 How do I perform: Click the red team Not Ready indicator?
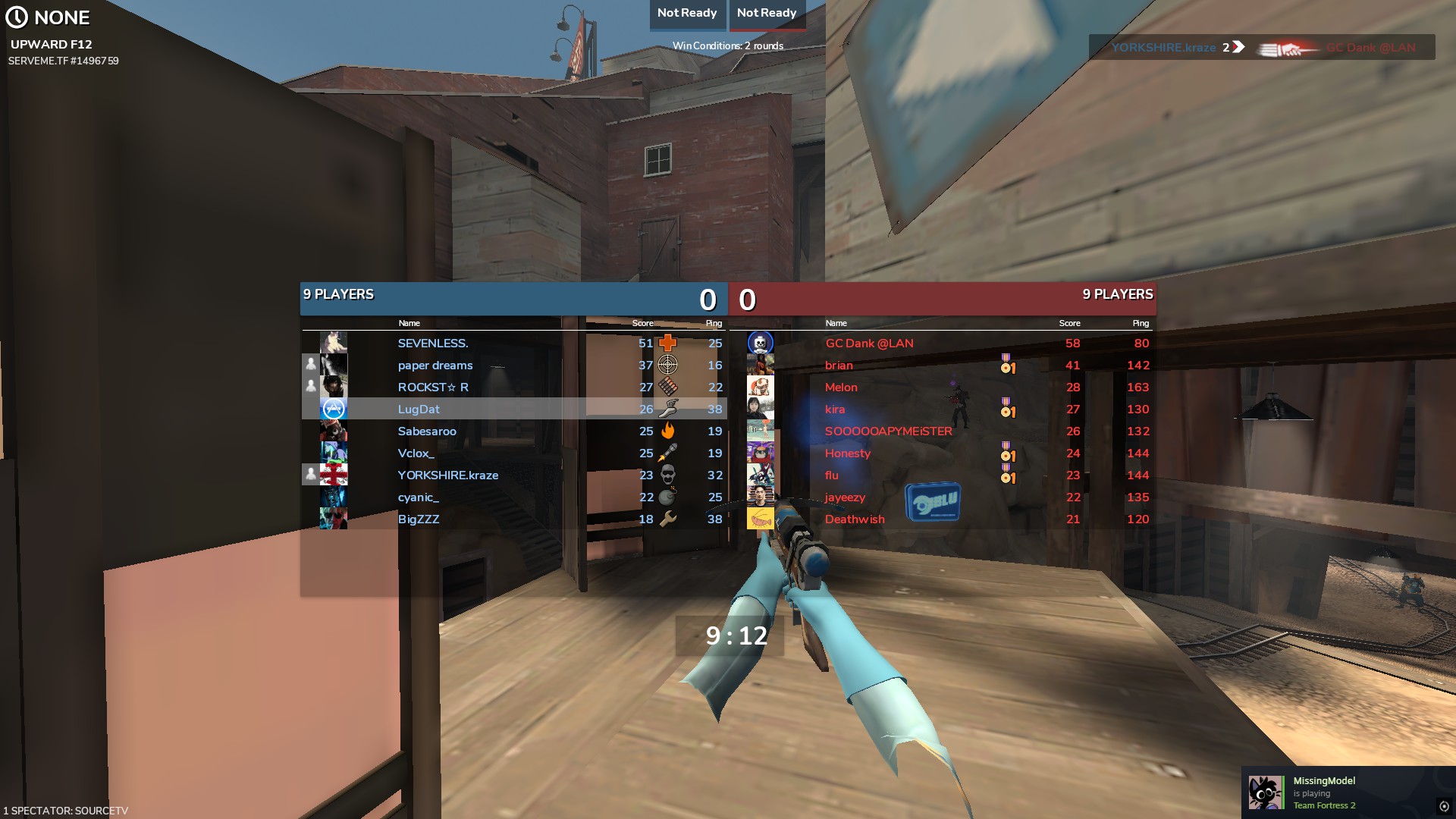(767, 14)
